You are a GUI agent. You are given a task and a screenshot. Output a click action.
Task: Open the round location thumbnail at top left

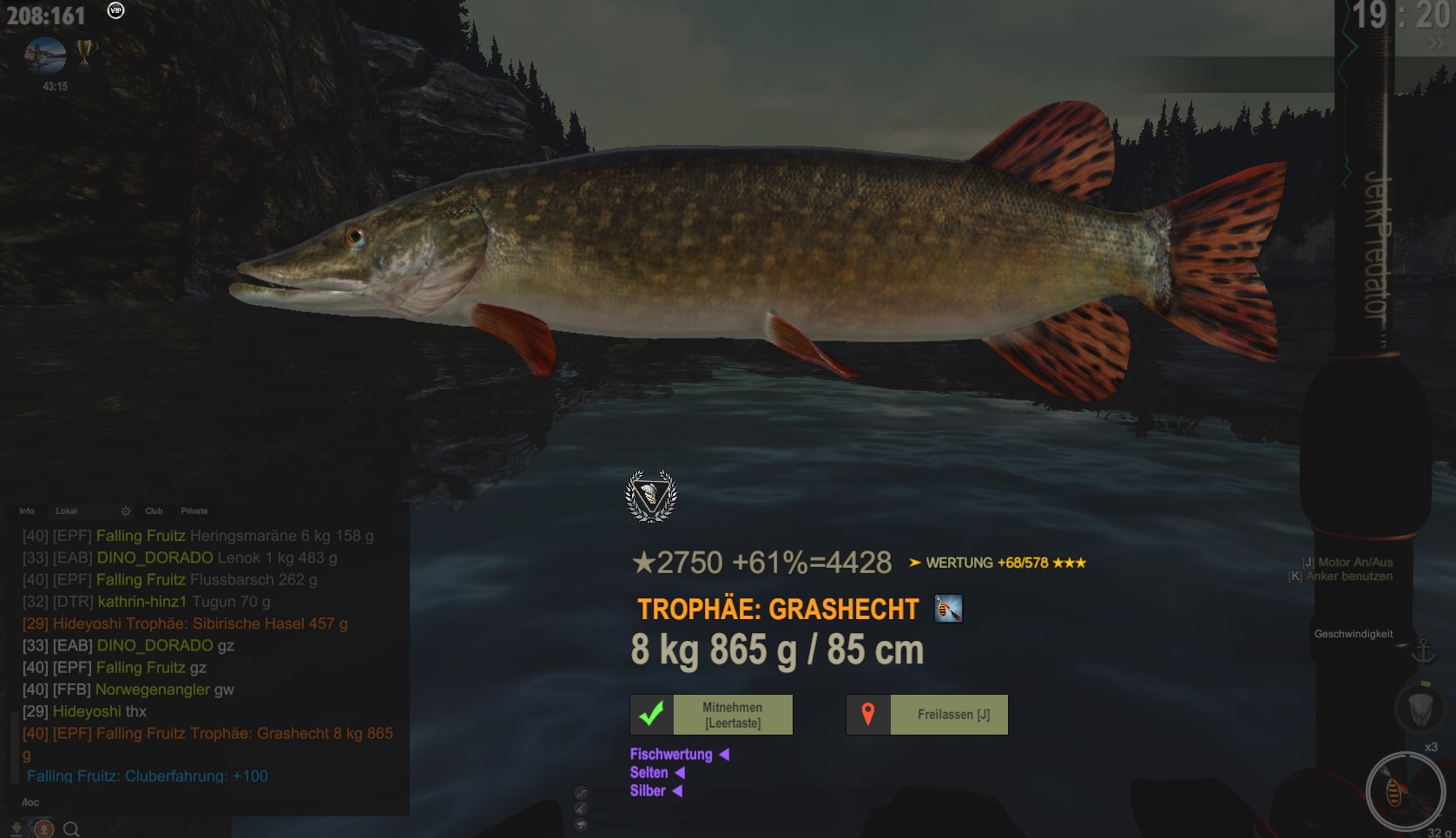(46, 56)
